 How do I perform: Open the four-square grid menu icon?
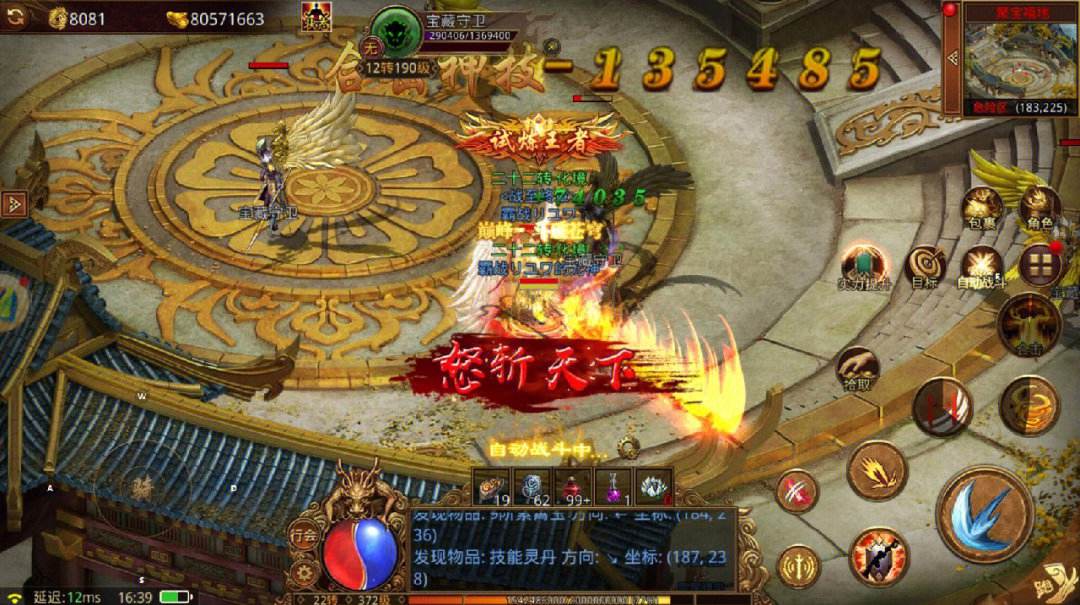(1041, 265)
